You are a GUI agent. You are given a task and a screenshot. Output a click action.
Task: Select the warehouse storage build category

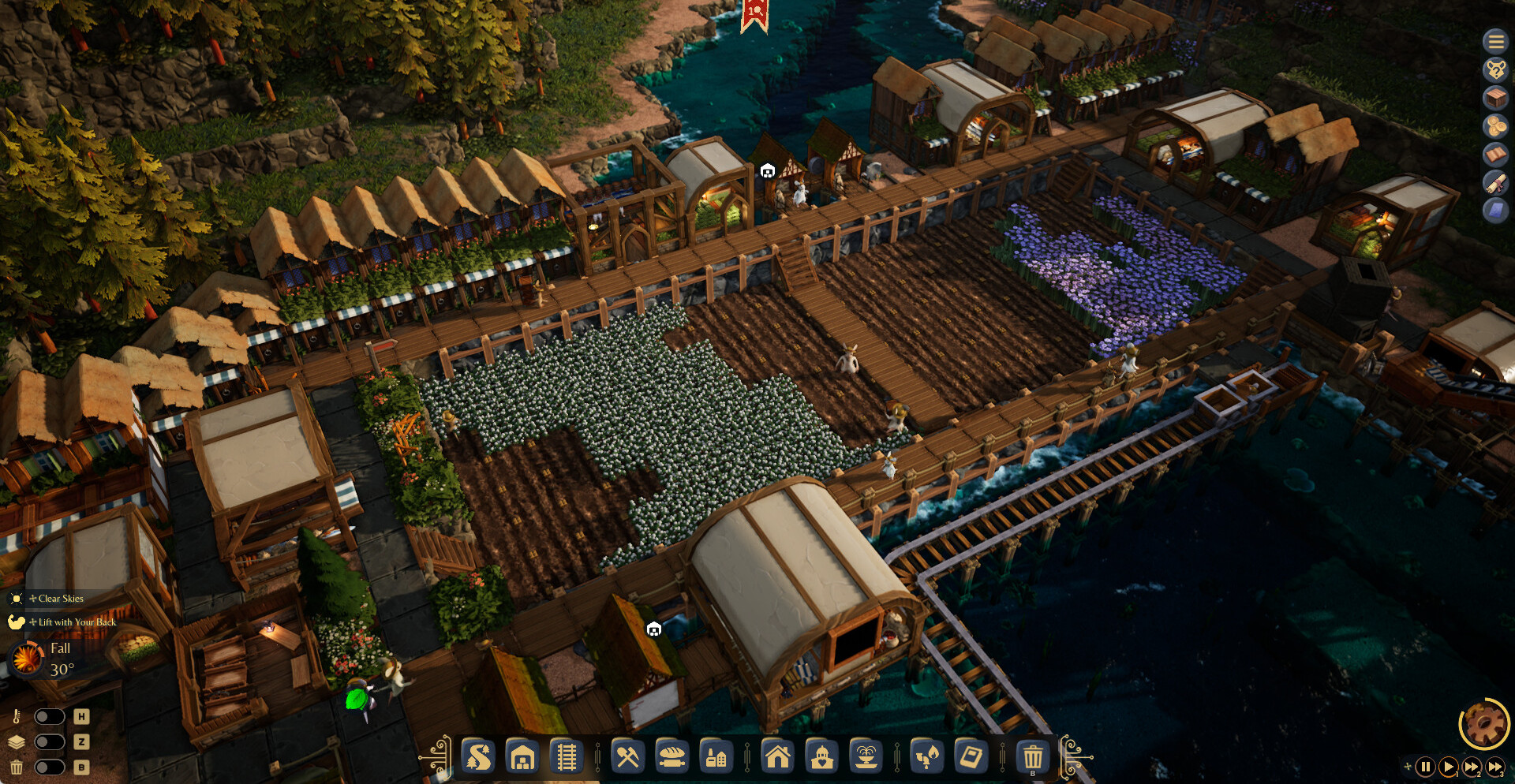pos(522,757)
